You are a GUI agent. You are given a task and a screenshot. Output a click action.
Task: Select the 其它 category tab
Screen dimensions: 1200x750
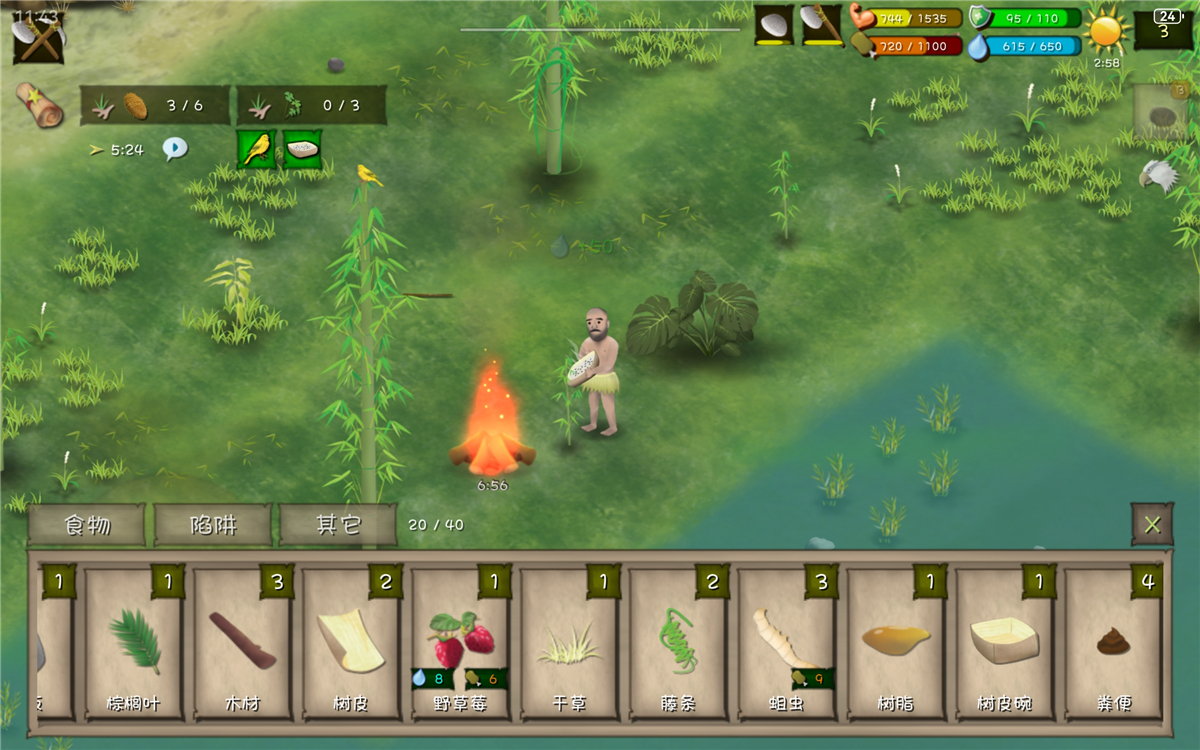pyautogui.click(x=338, y=525)
